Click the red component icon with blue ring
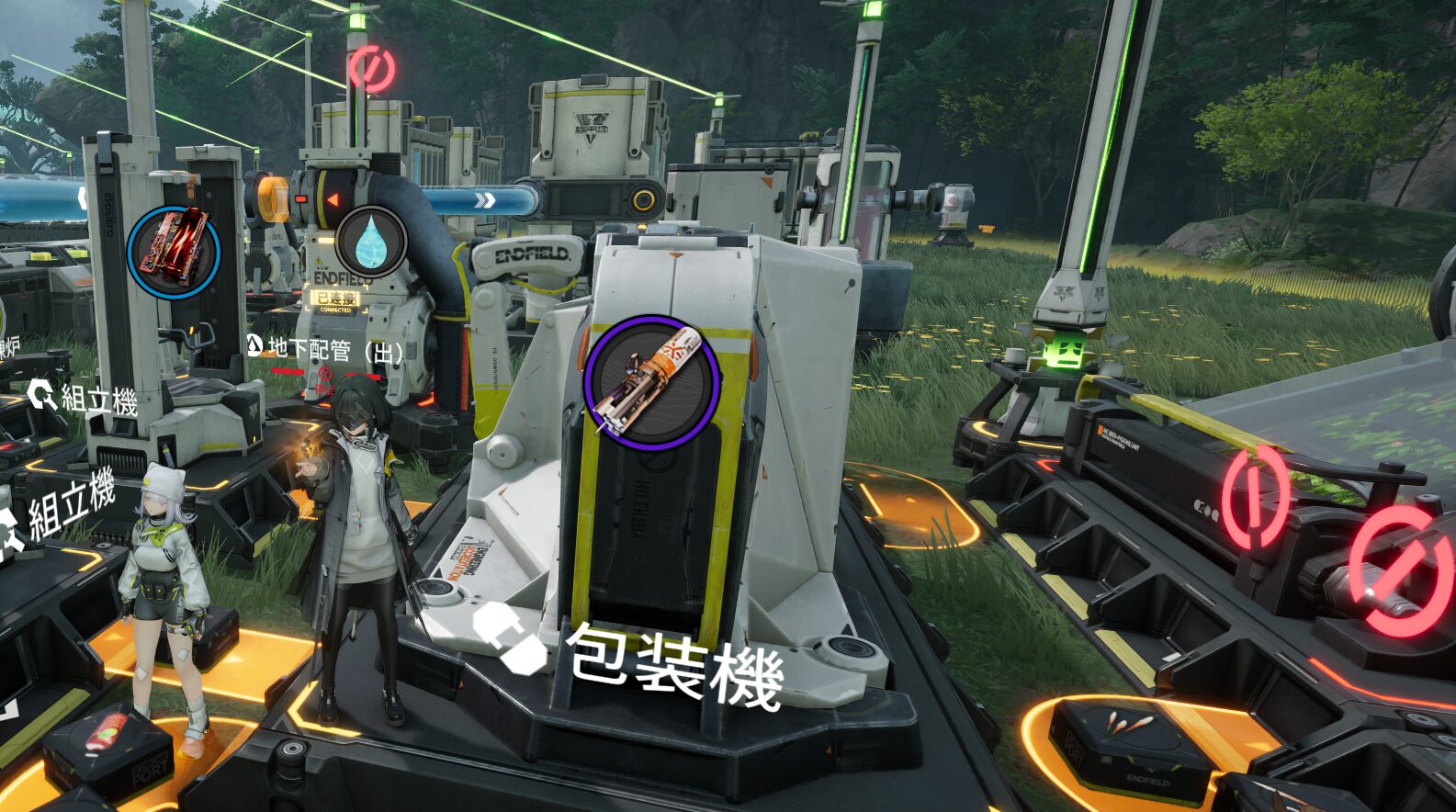The width and height of the screenshot is (1456, 812). coord(174,252)
